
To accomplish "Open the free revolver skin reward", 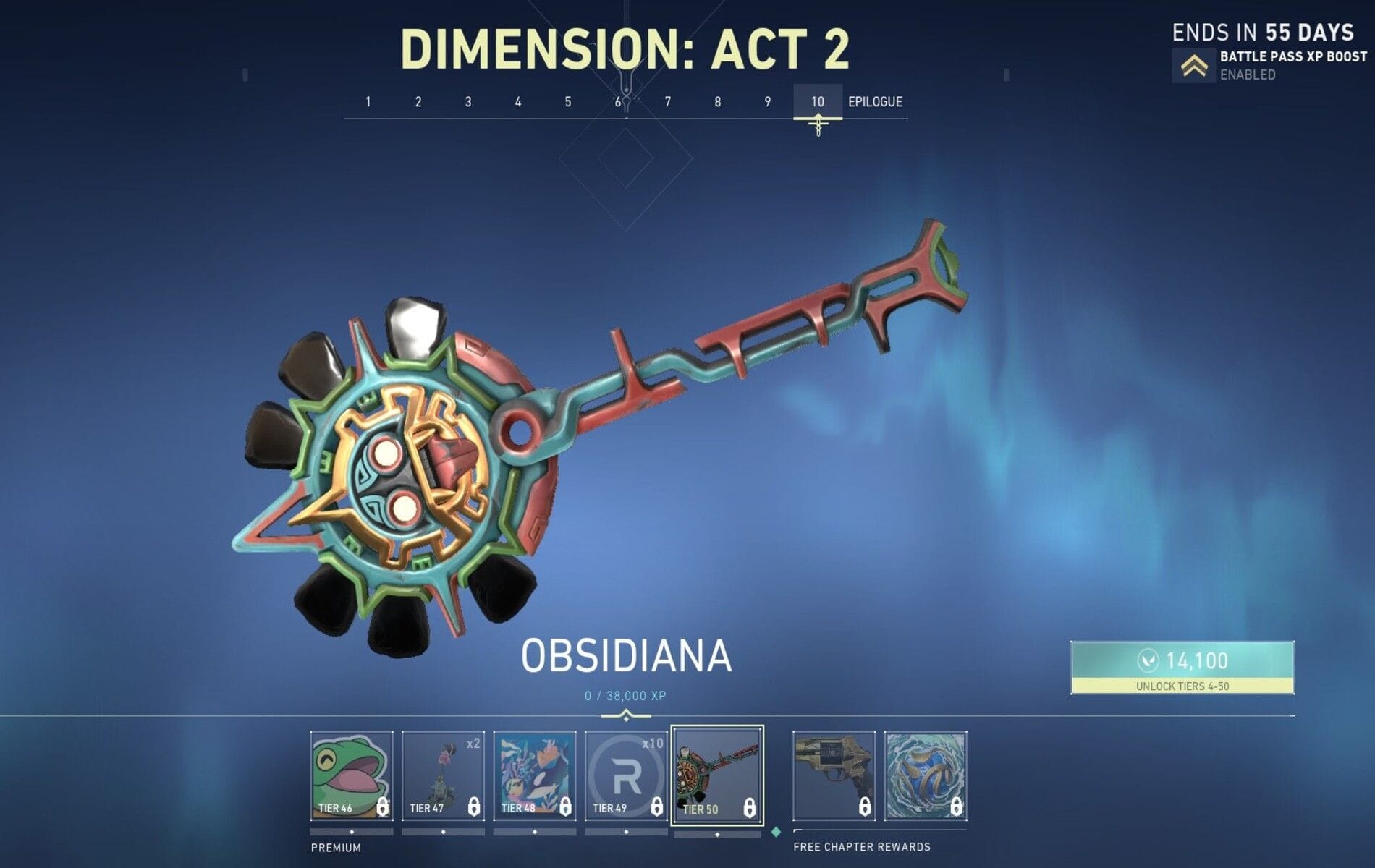I will [834, 774].
